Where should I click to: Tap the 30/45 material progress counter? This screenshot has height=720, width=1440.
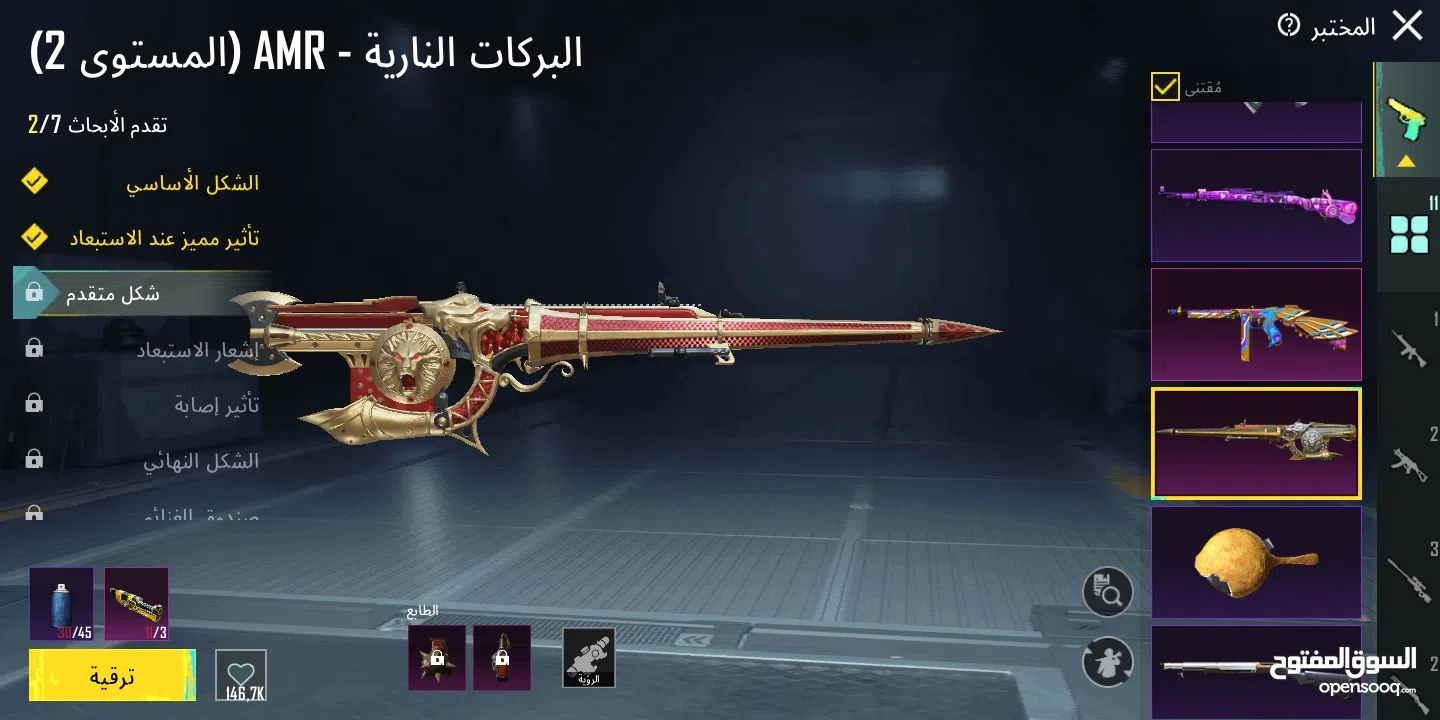point(62,605)
